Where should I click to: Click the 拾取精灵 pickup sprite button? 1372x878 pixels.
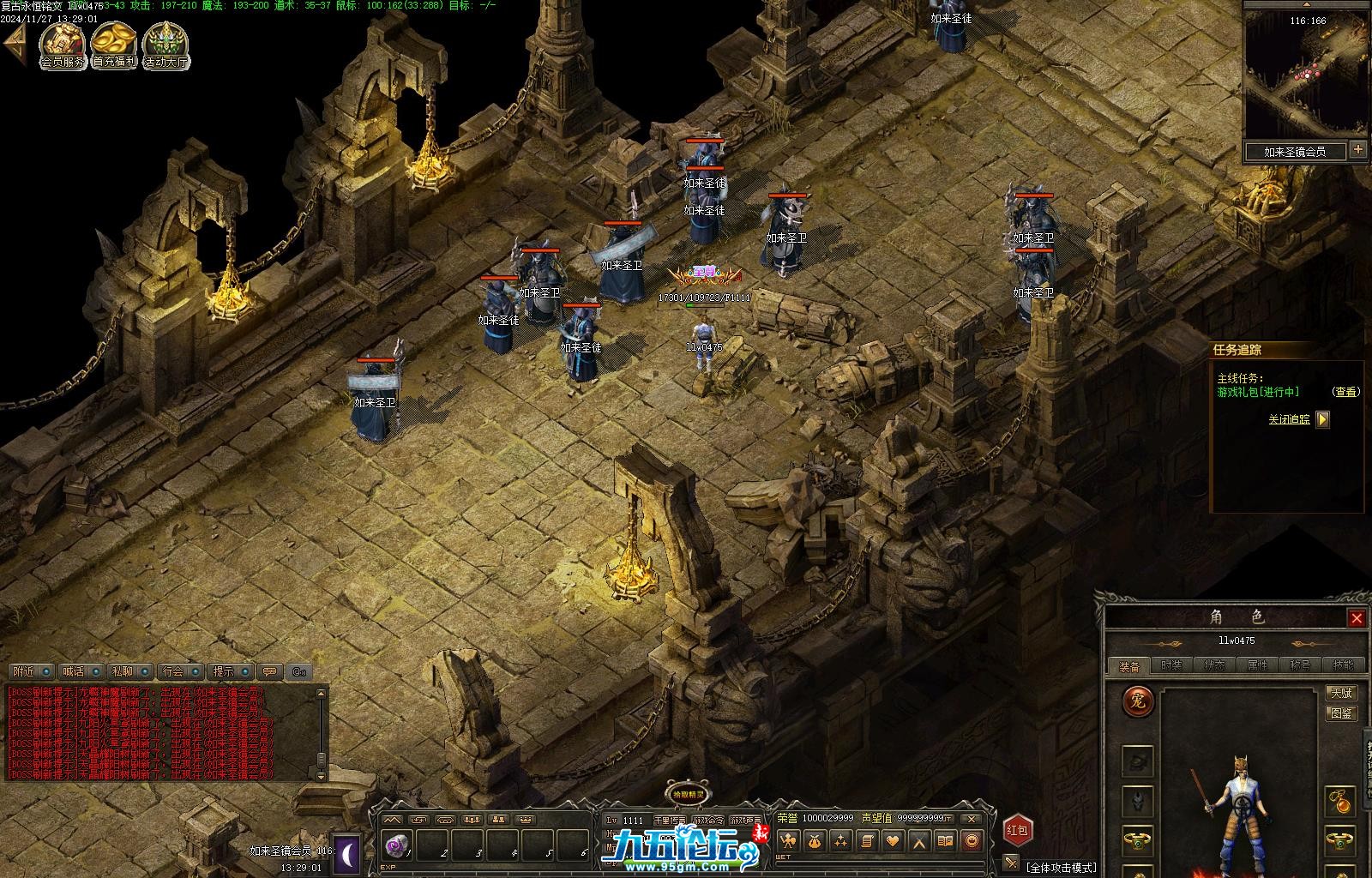click(x=688, y=794)
